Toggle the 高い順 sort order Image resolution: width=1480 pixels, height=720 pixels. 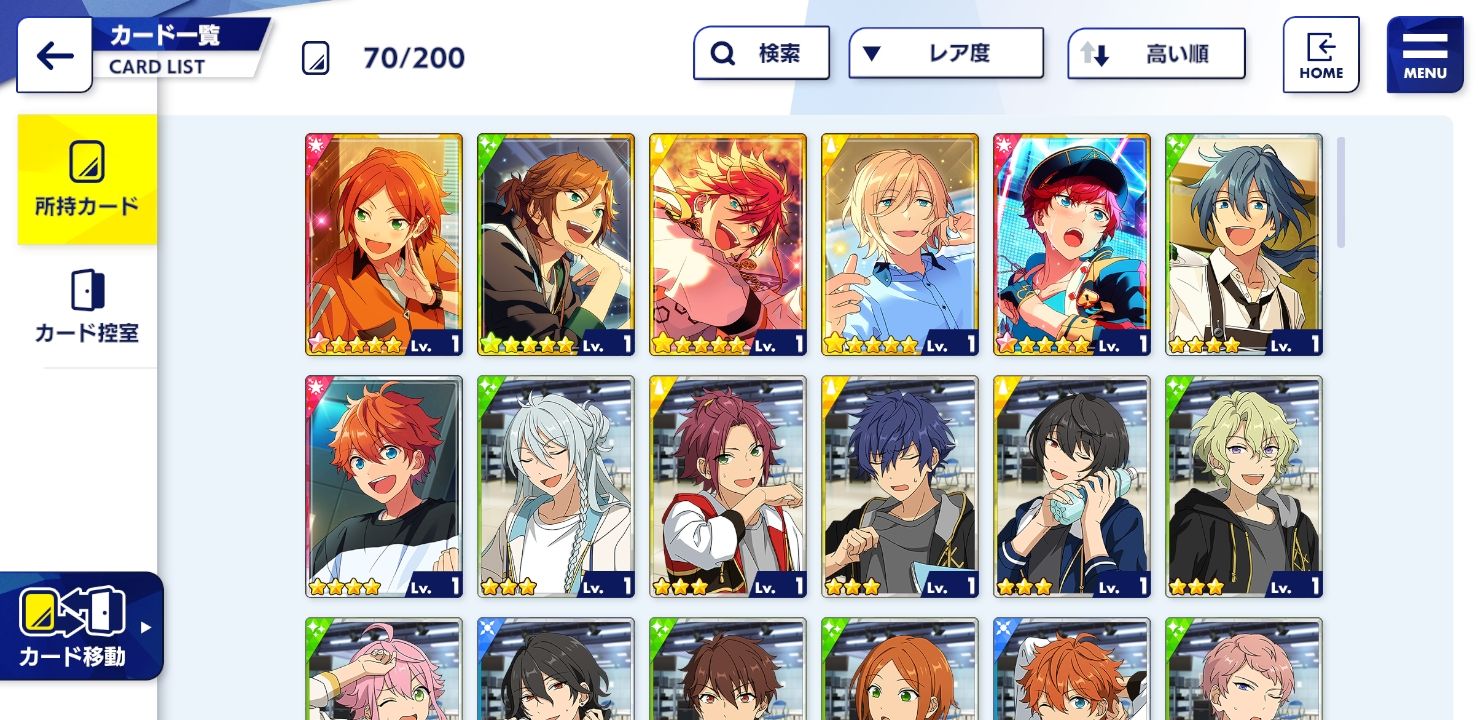(x=1156, y=53)
